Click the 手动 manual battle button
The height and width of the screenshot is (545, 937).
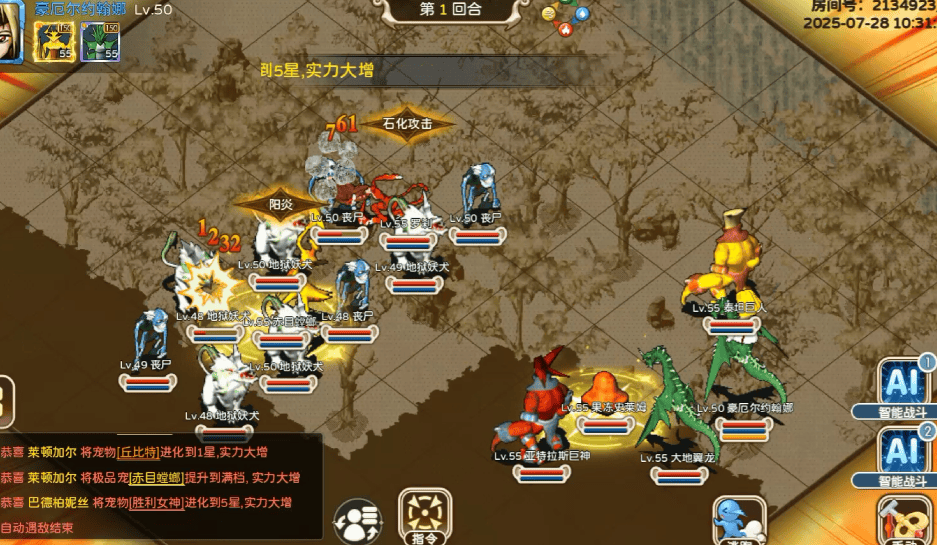902,522
